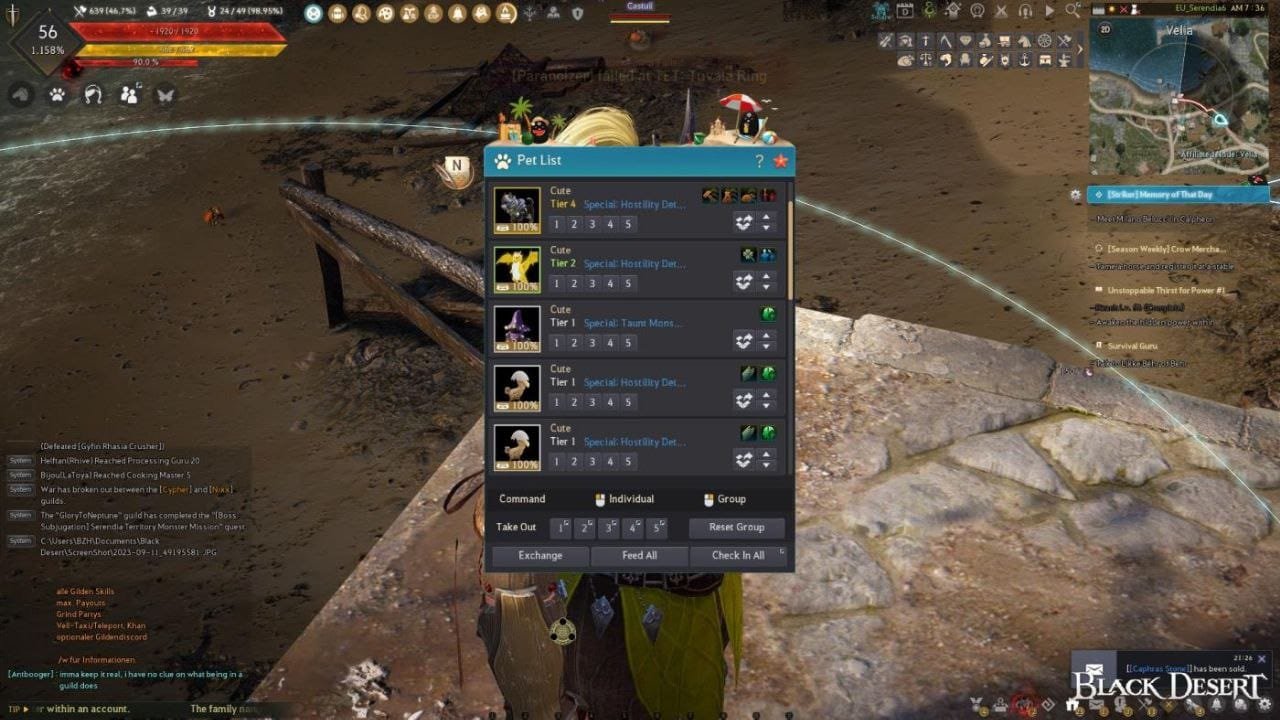
Task: Take out pet group 5
Action: pos(657,527)
